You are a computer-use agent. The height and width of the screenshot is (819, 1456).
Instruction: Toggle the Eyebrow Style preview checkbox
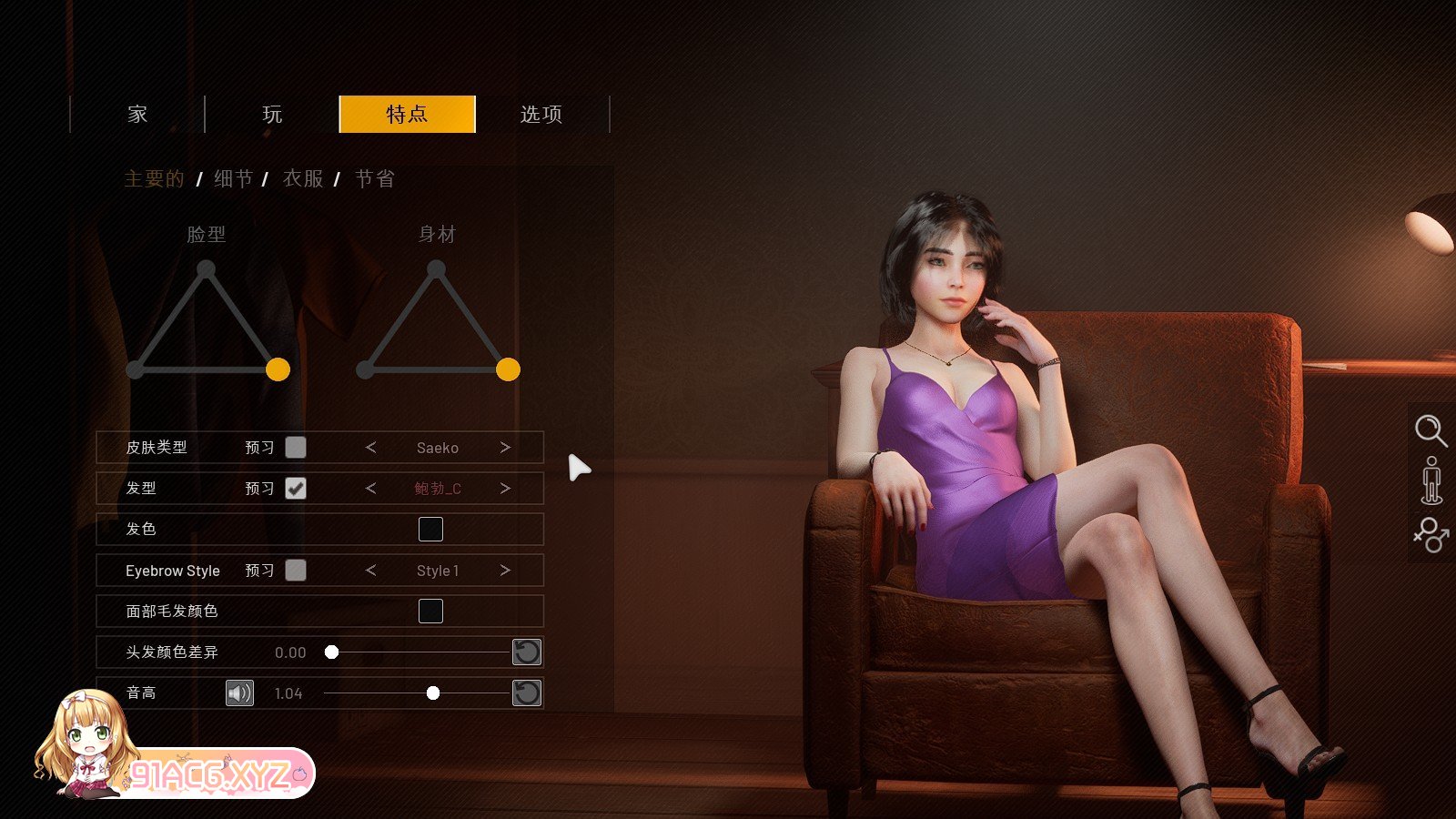296,571
